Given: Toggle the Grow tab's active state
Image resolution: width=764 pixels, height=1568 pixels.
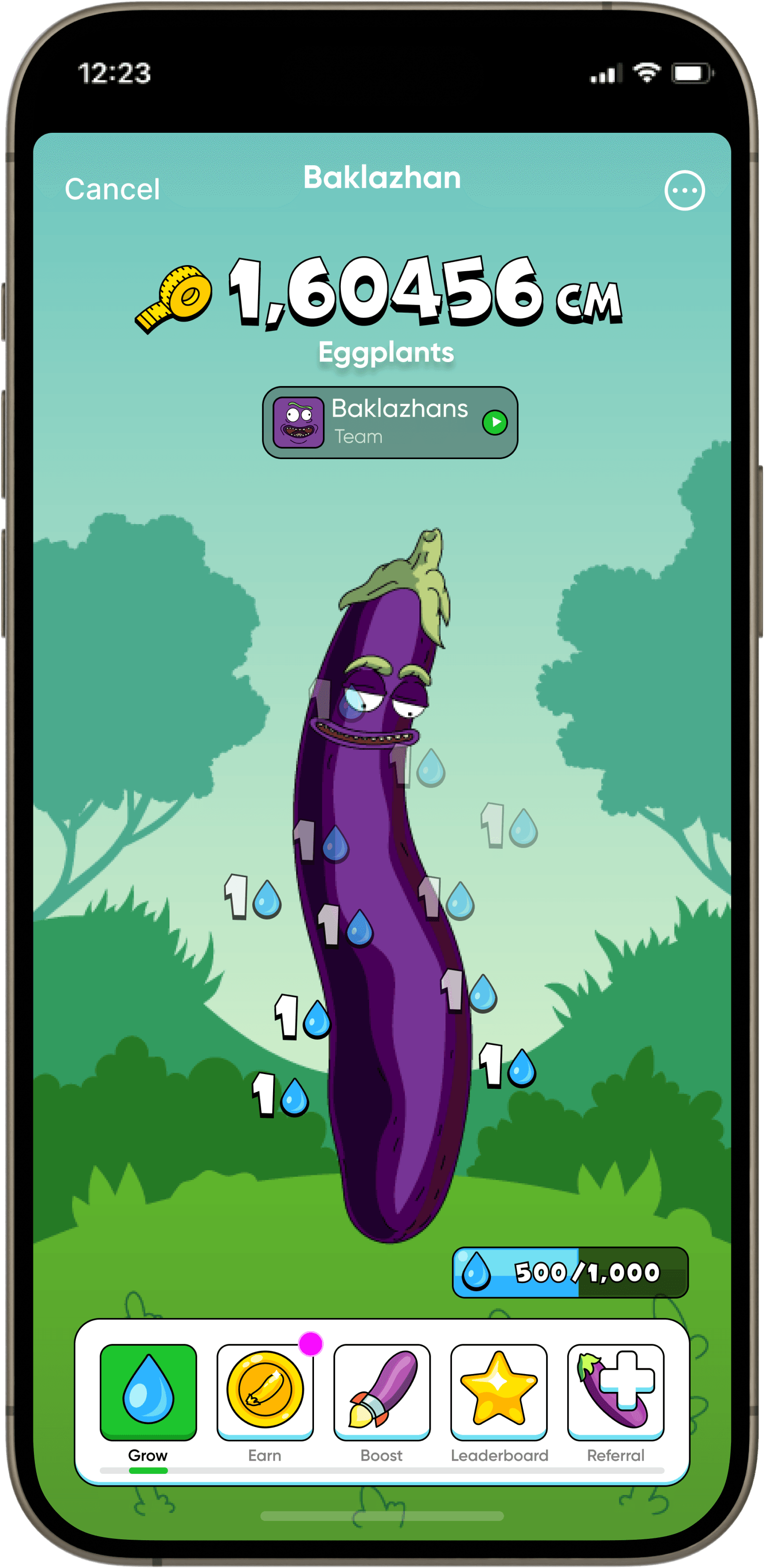Looking at the screenshot, I should 149,1394.
